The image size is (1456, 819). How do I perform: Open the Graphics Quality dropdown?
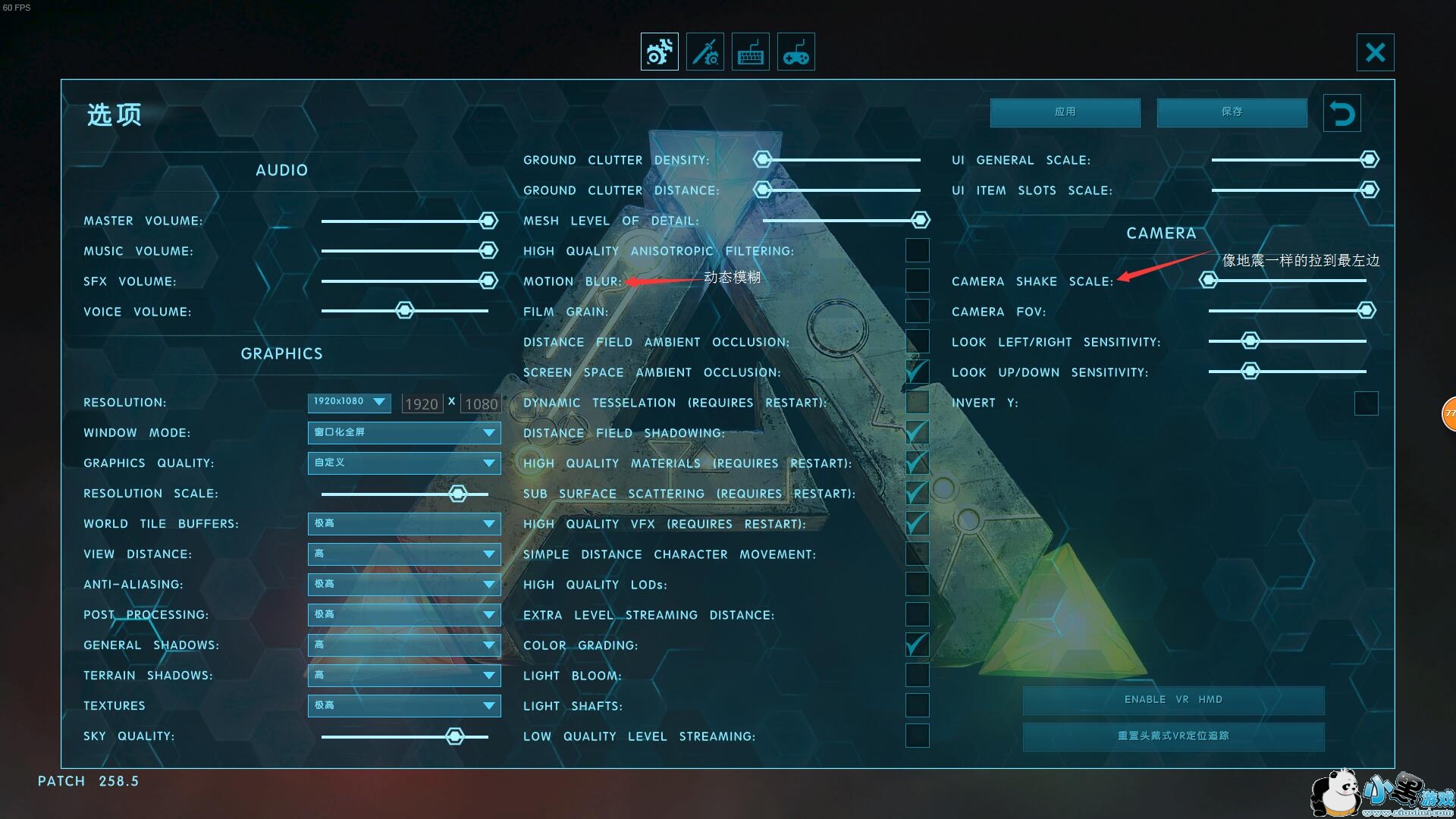403,463
